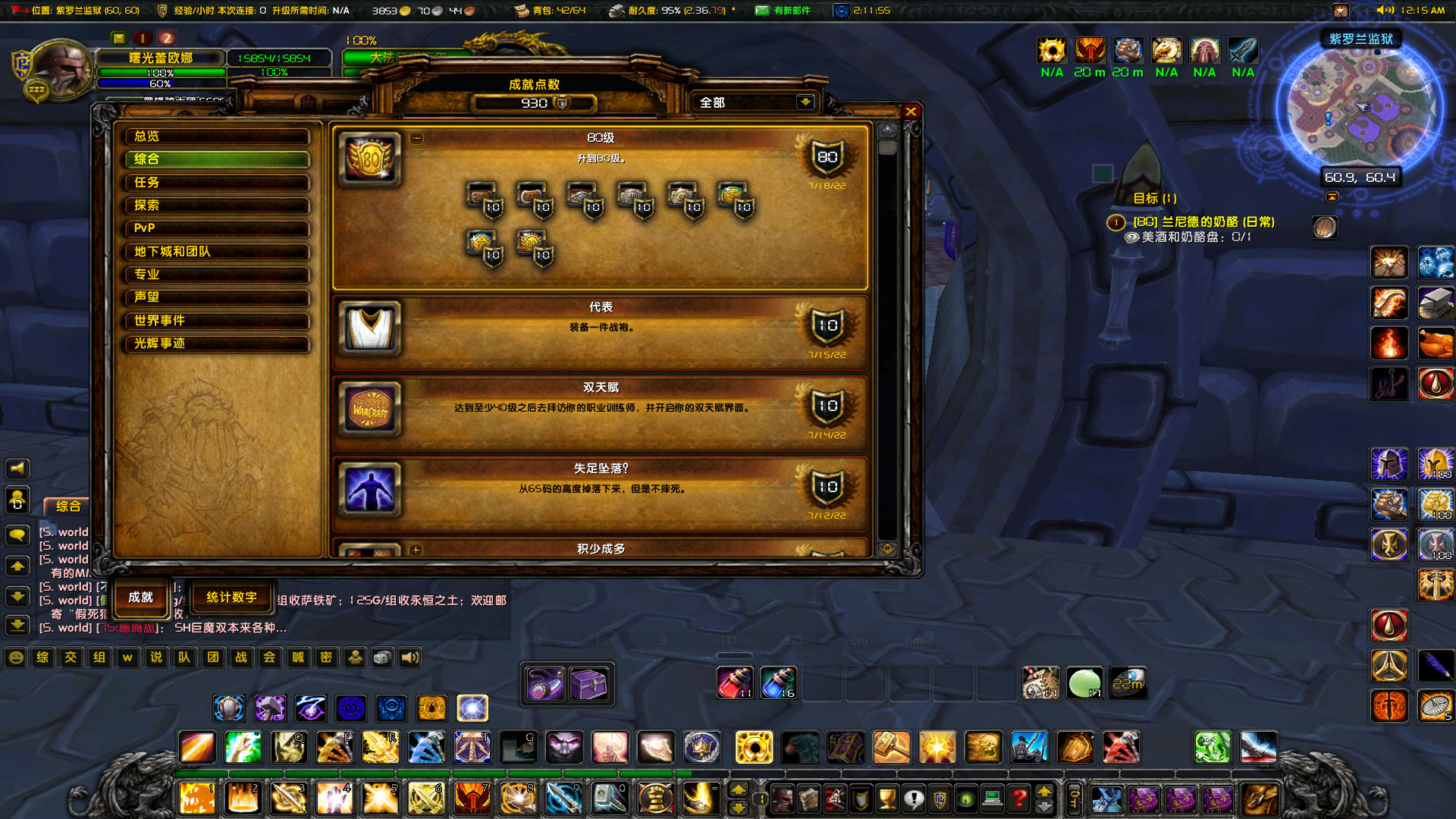
Task: Click the megaphone icon above the chat frame
Action: tap(17, 468)
